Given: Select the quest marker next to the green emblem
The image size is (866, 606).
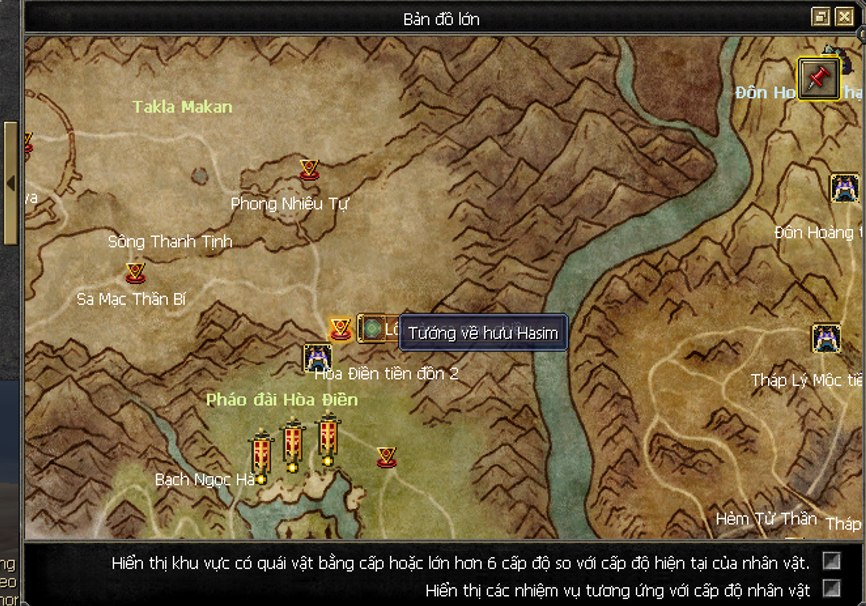Looking at the screenshot, I should tap(341, 328).
